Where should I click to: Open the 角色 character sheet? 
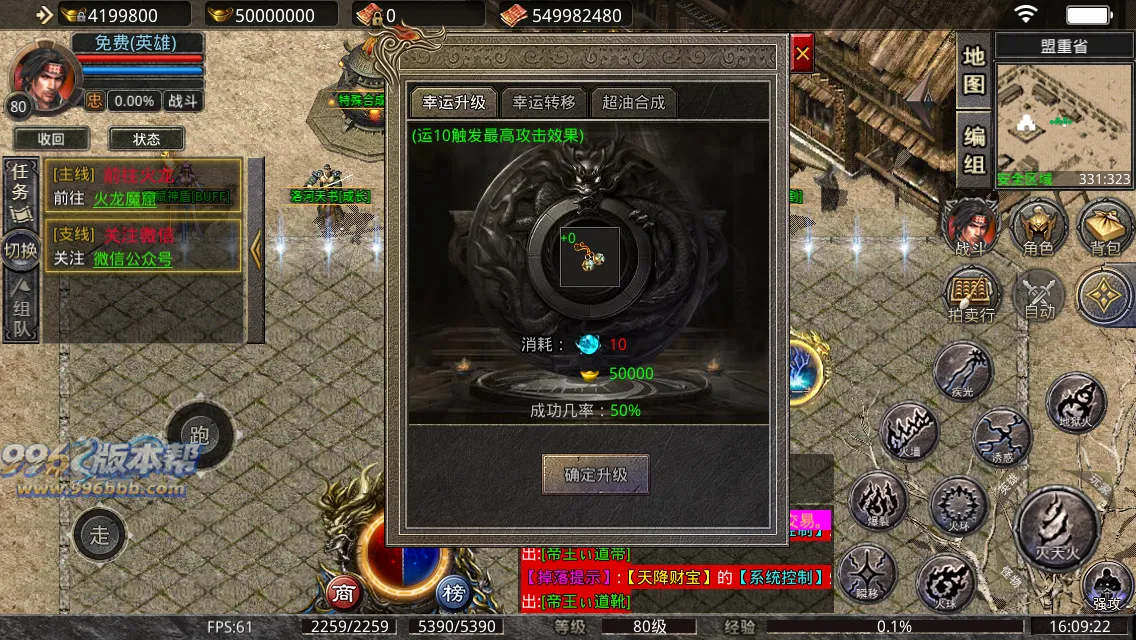coord(1040,226)
